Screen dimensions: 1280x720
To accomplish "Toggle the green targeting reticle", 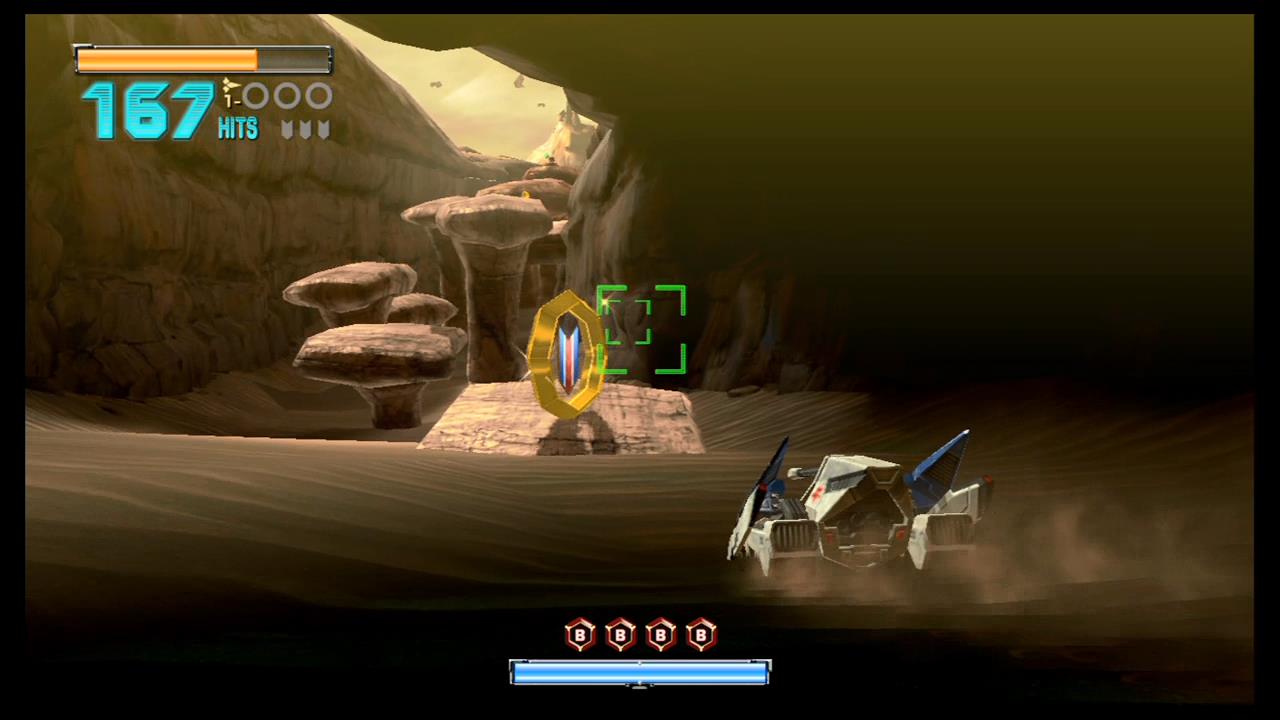I will tap(641, 331).
